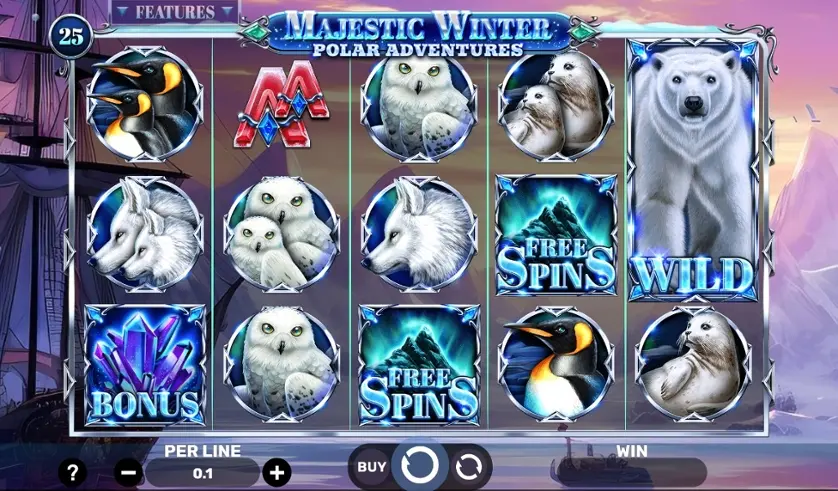Image resolution: width=838 pixels, height=491 pixels.
Task: Increase the per line bet with plus
Action: [277, 472]
